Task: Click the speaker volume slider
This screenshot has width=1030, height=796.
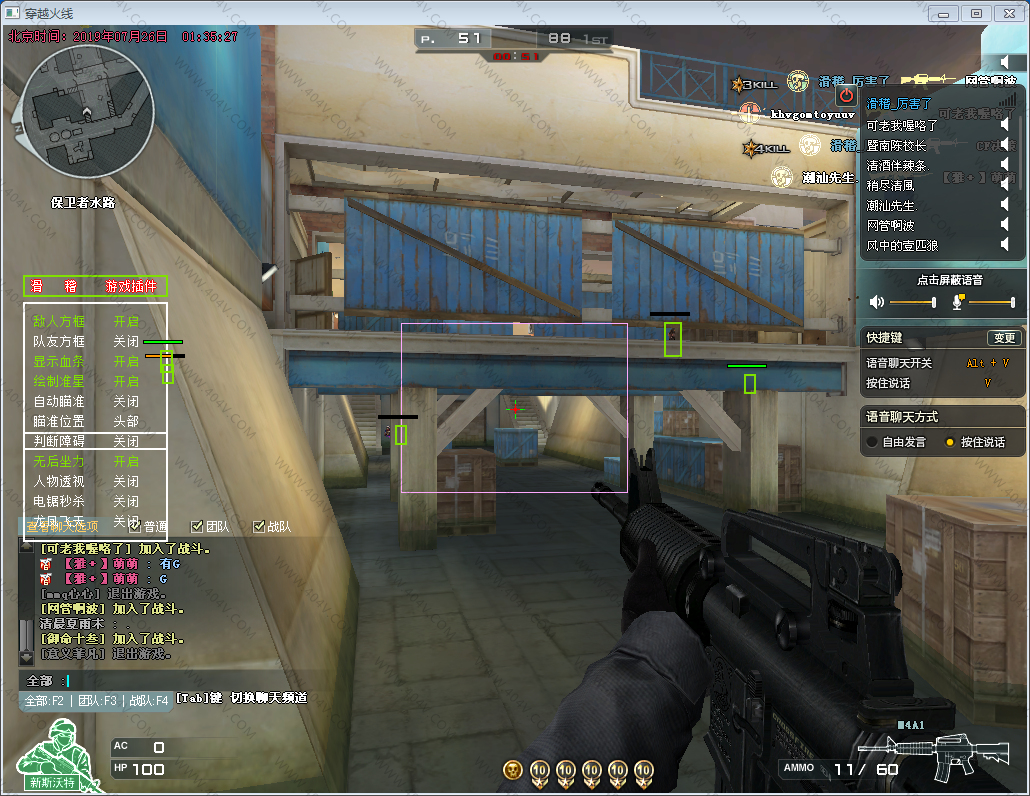Action: coord(912,302)
